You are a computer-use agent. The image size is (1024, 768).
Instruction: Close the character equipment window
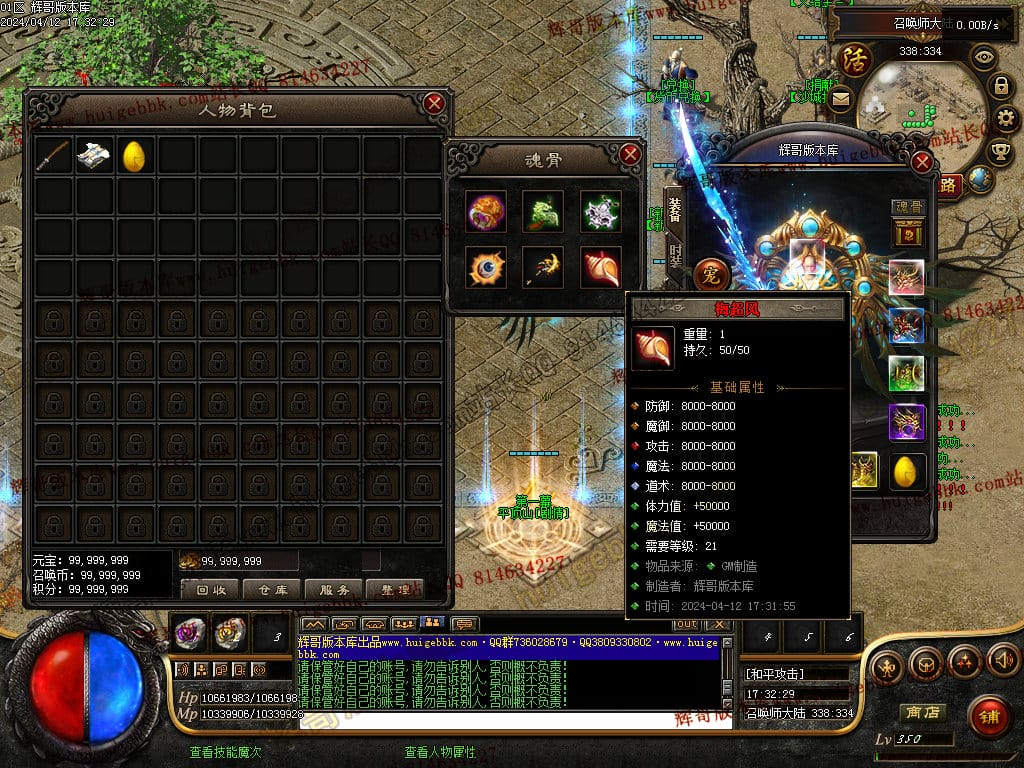pos(922,161)
